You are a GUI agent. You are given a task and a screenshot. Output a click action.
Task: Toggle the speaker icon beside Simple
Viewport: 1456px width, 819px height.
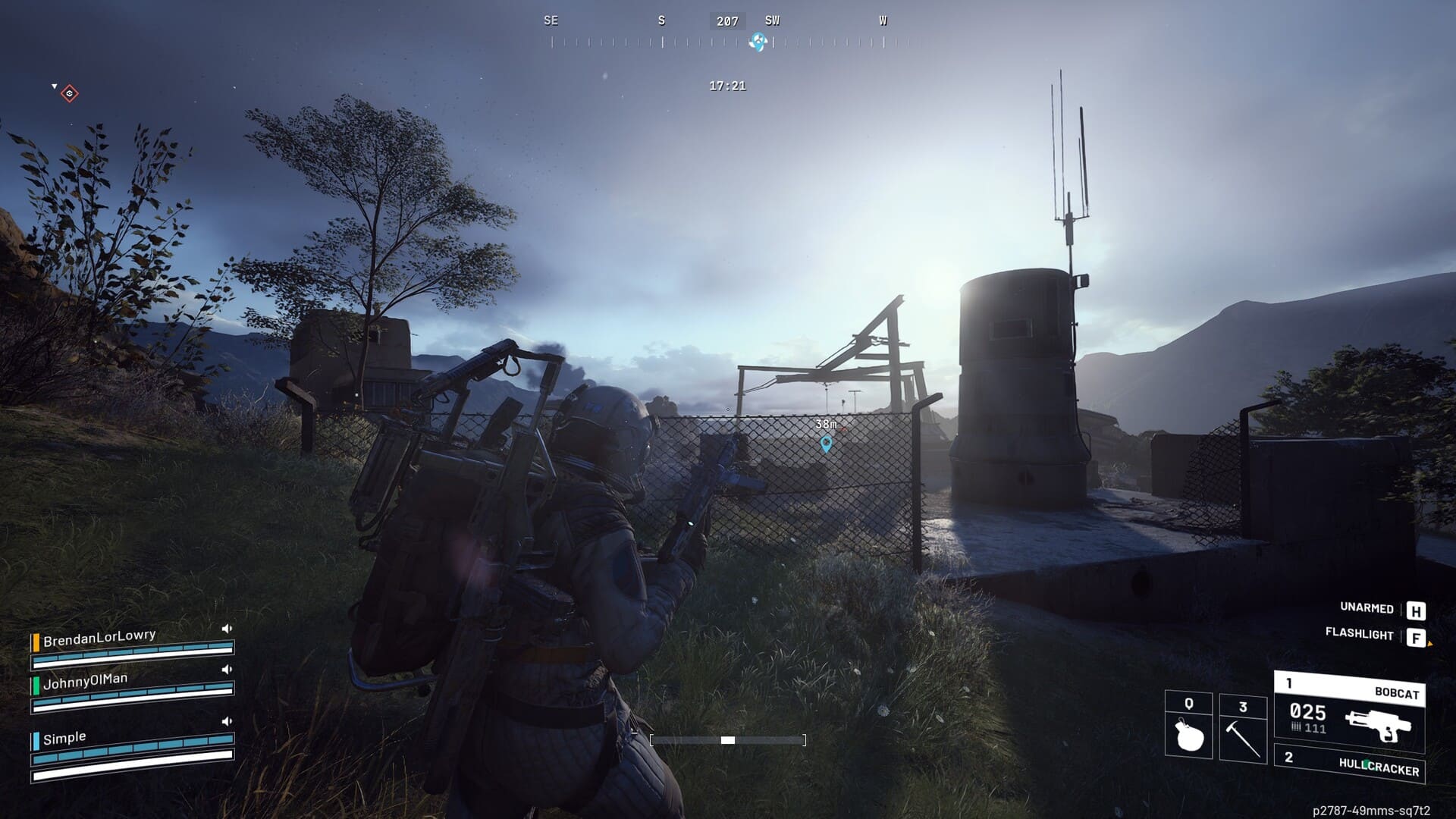[x=226, y=721]
